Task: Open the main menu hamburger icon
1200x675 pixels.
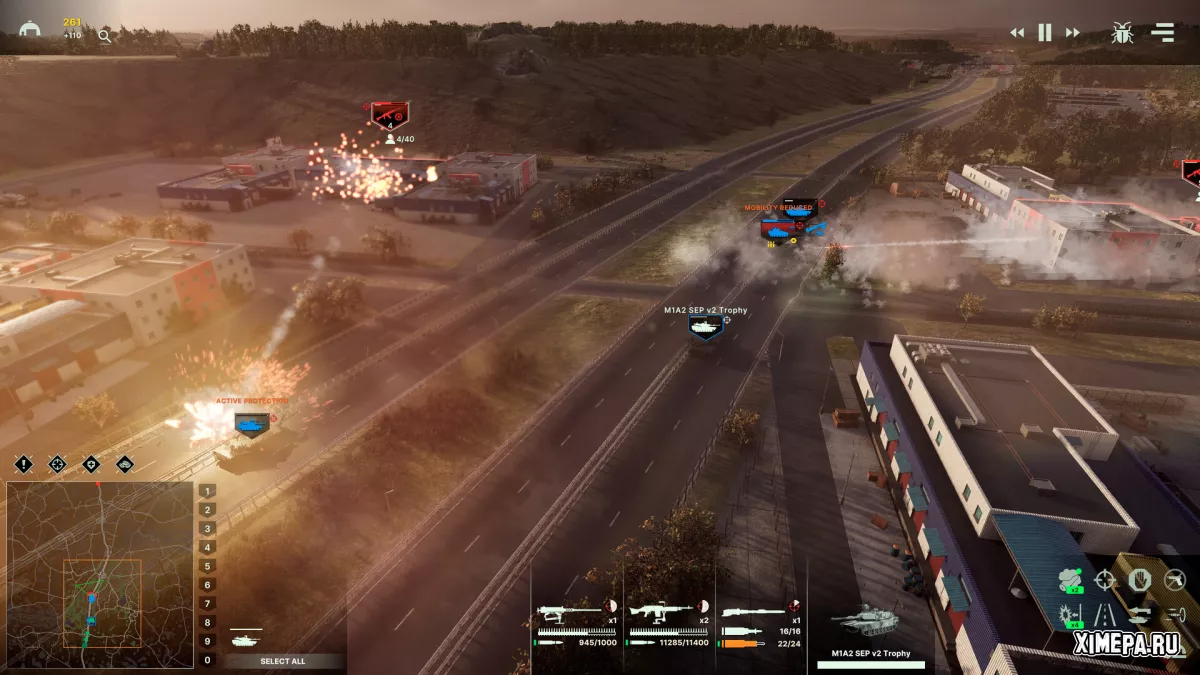Action: pyautogui.click(x=1162, y=32)
